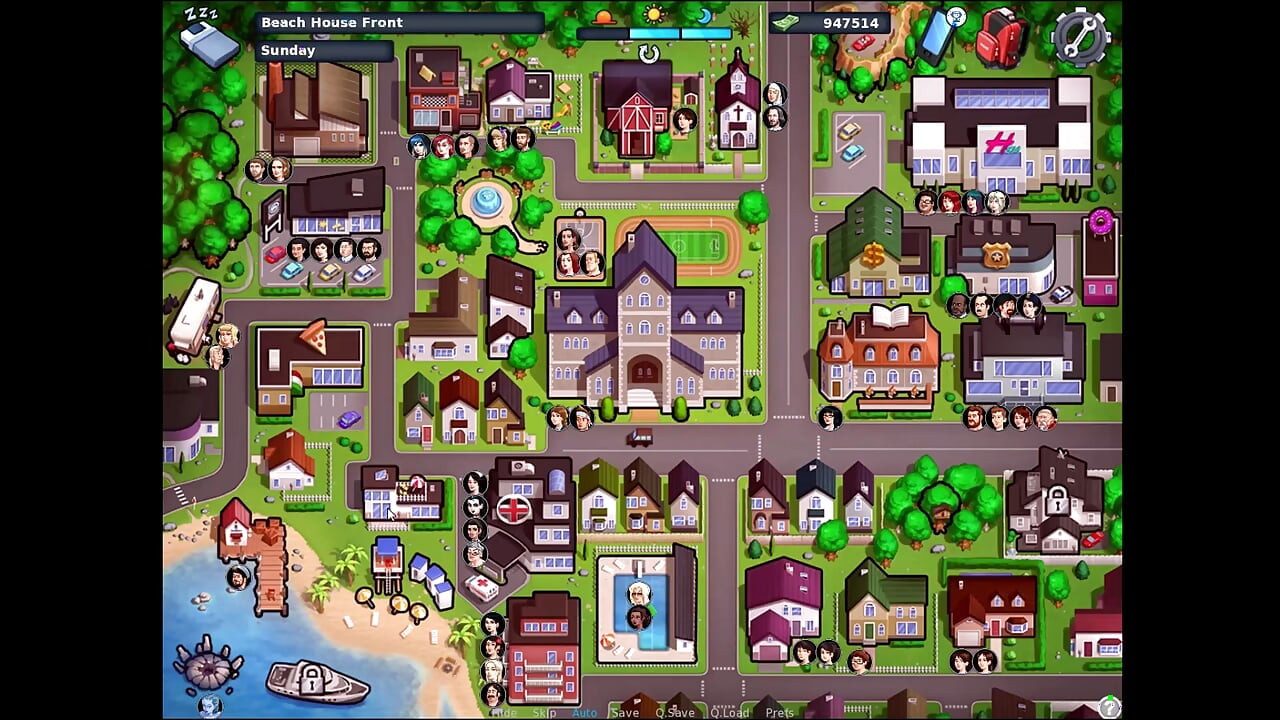
Task: Open the question mark help icon
Action: click(1108, 707)
